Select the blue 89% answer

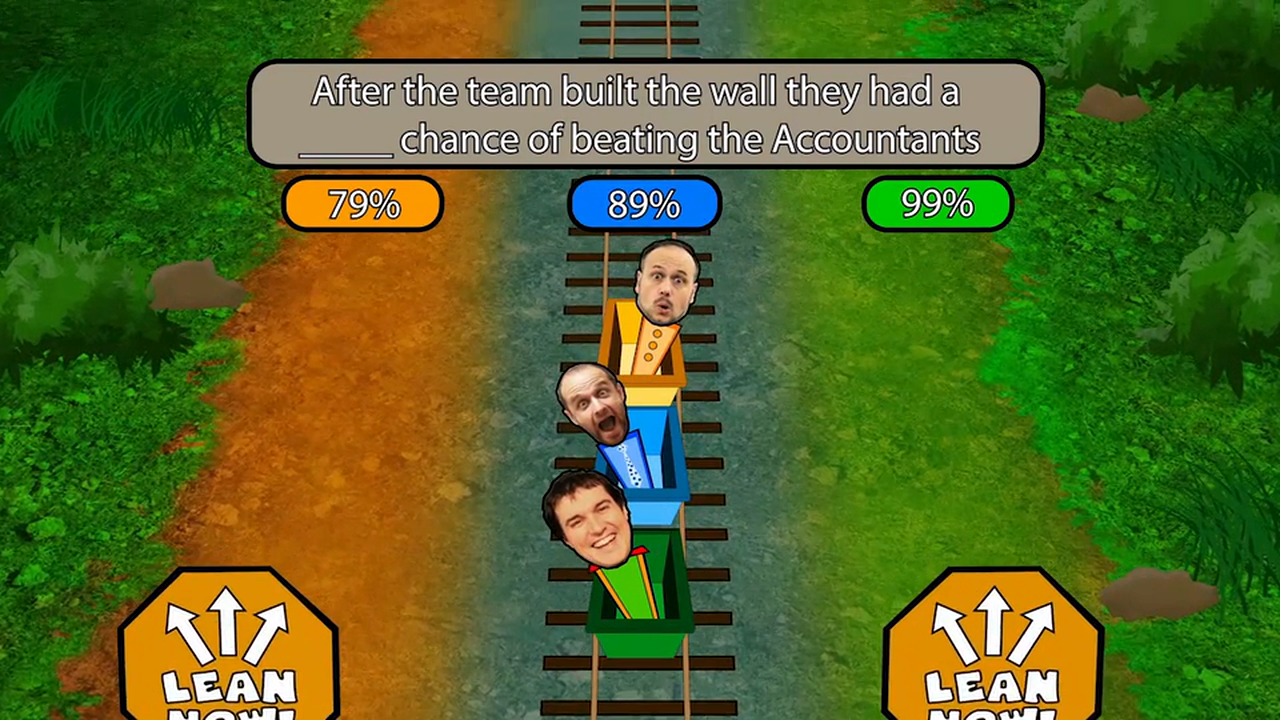pyautogui.click(x=644, y=204)
